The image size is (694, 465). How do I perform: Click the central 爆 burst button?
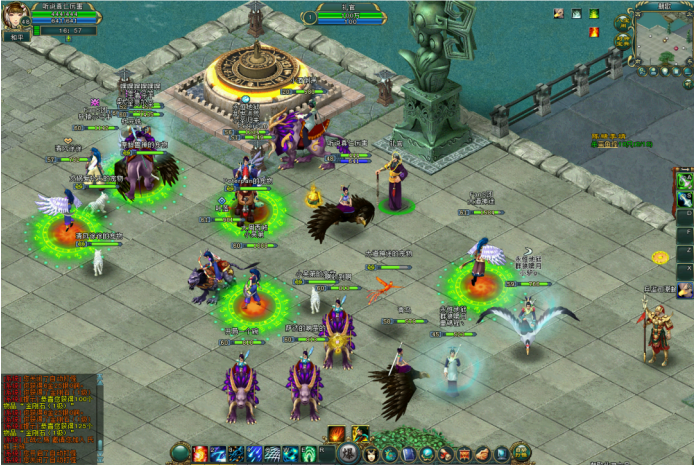348,453
